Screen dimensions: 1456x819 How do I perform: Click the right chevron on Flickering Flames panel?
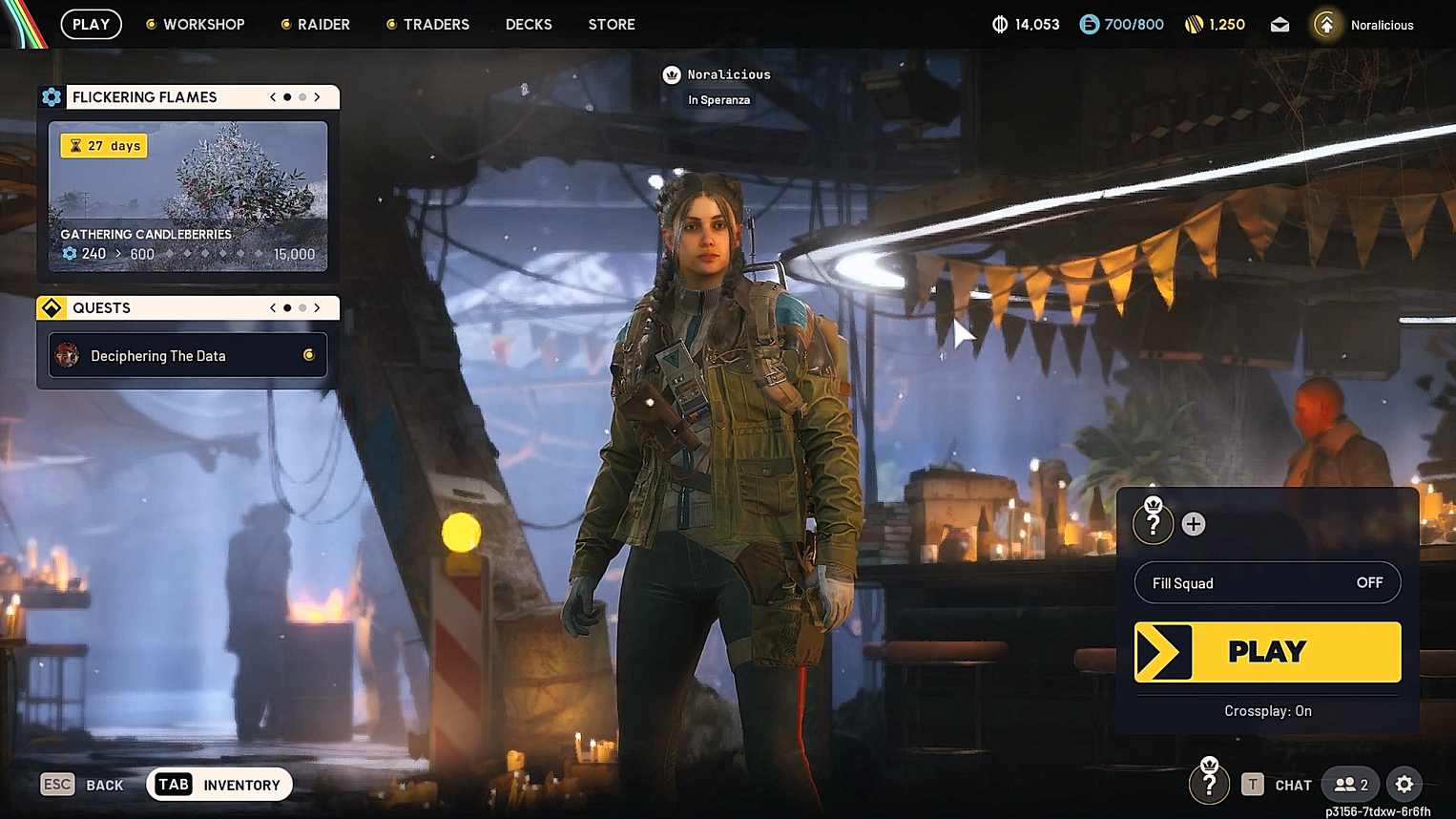[318, 96]
